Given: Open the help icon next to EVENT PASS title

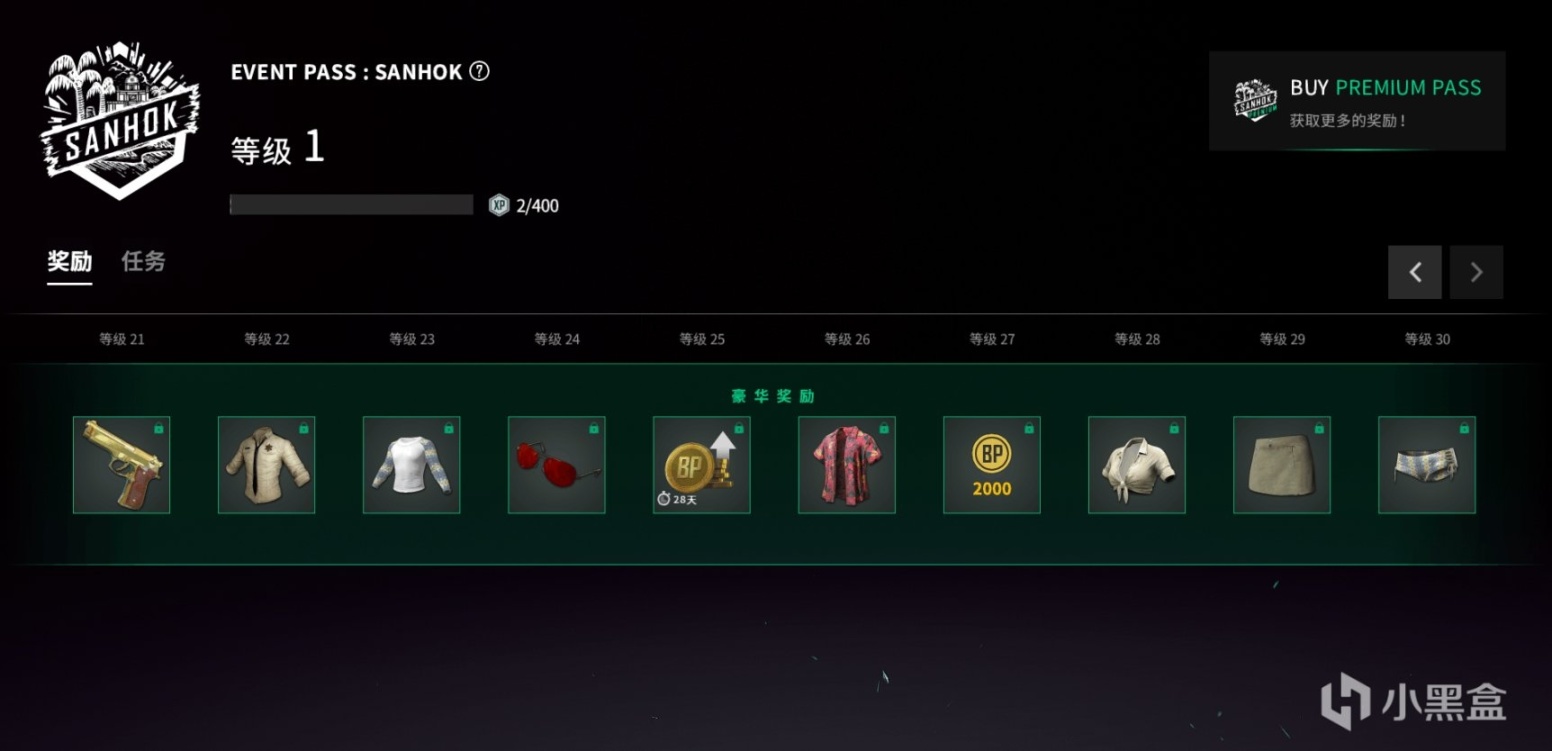Looking at the screenshot, I should pos(479,71).
